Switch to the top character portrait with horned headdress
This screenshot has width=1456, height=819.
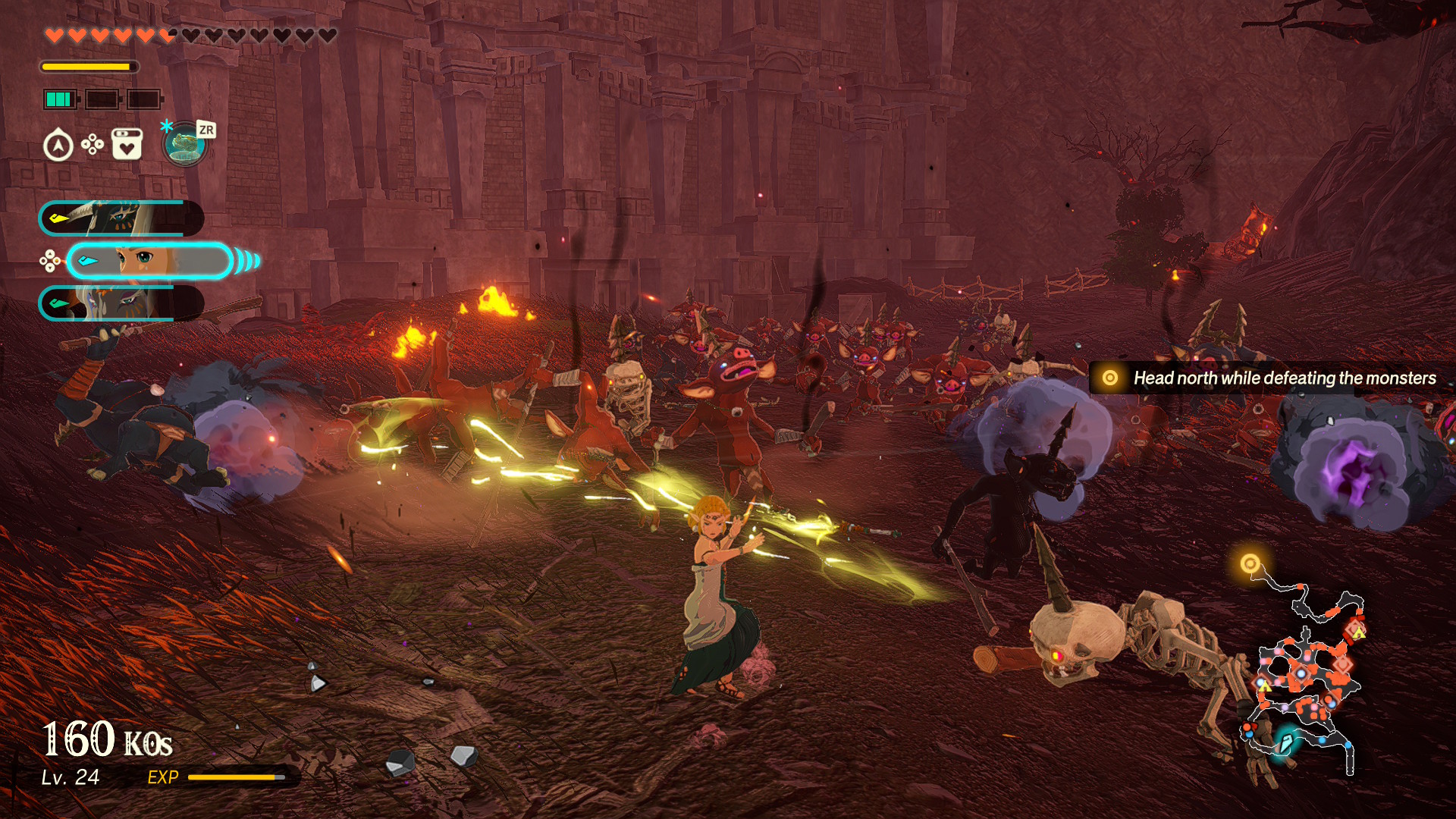click(121, 218)
